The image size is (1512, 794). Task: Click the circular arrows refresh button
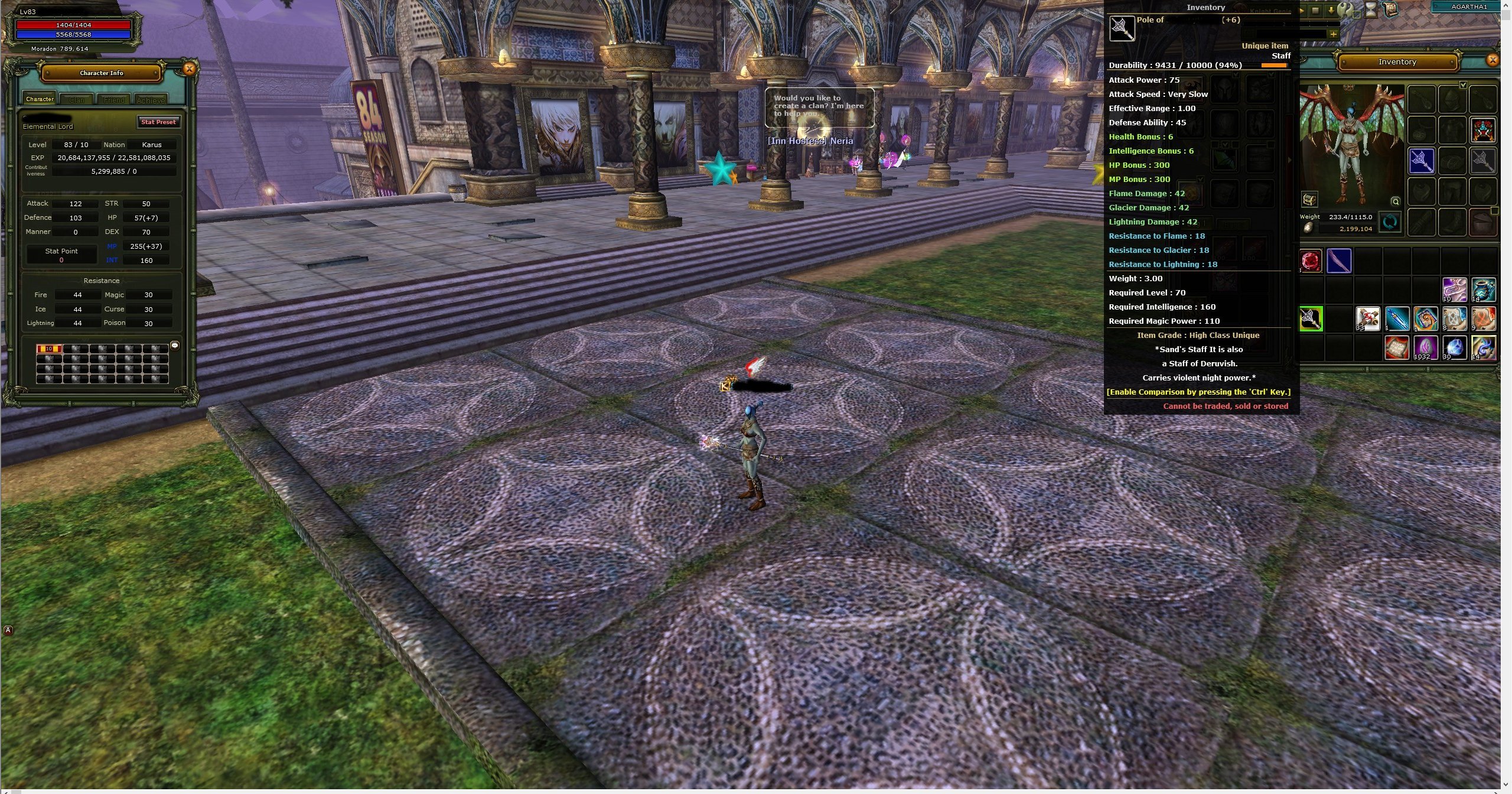1390,223
